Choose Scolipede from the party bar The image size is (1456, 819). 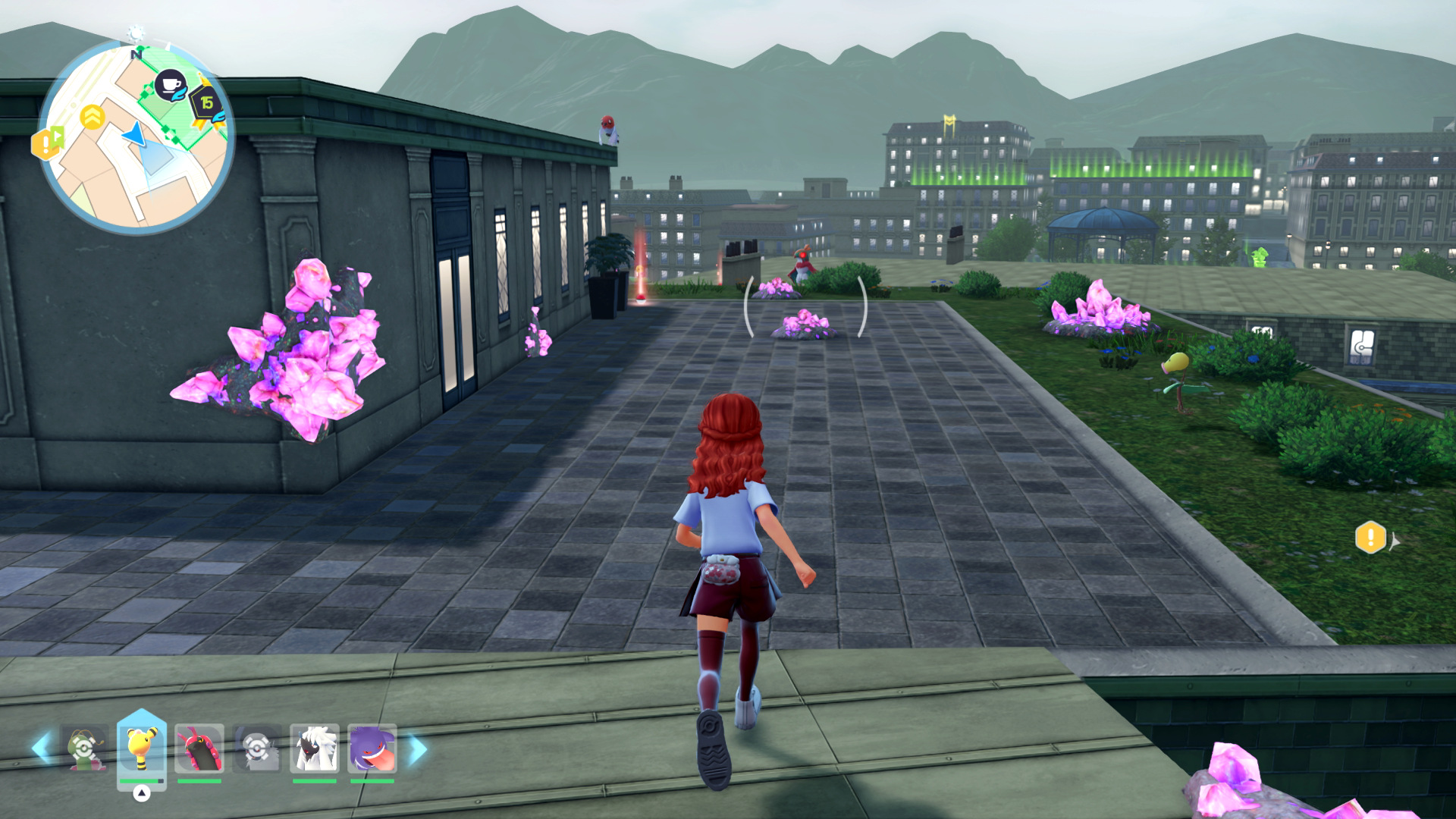coord(199,748)
